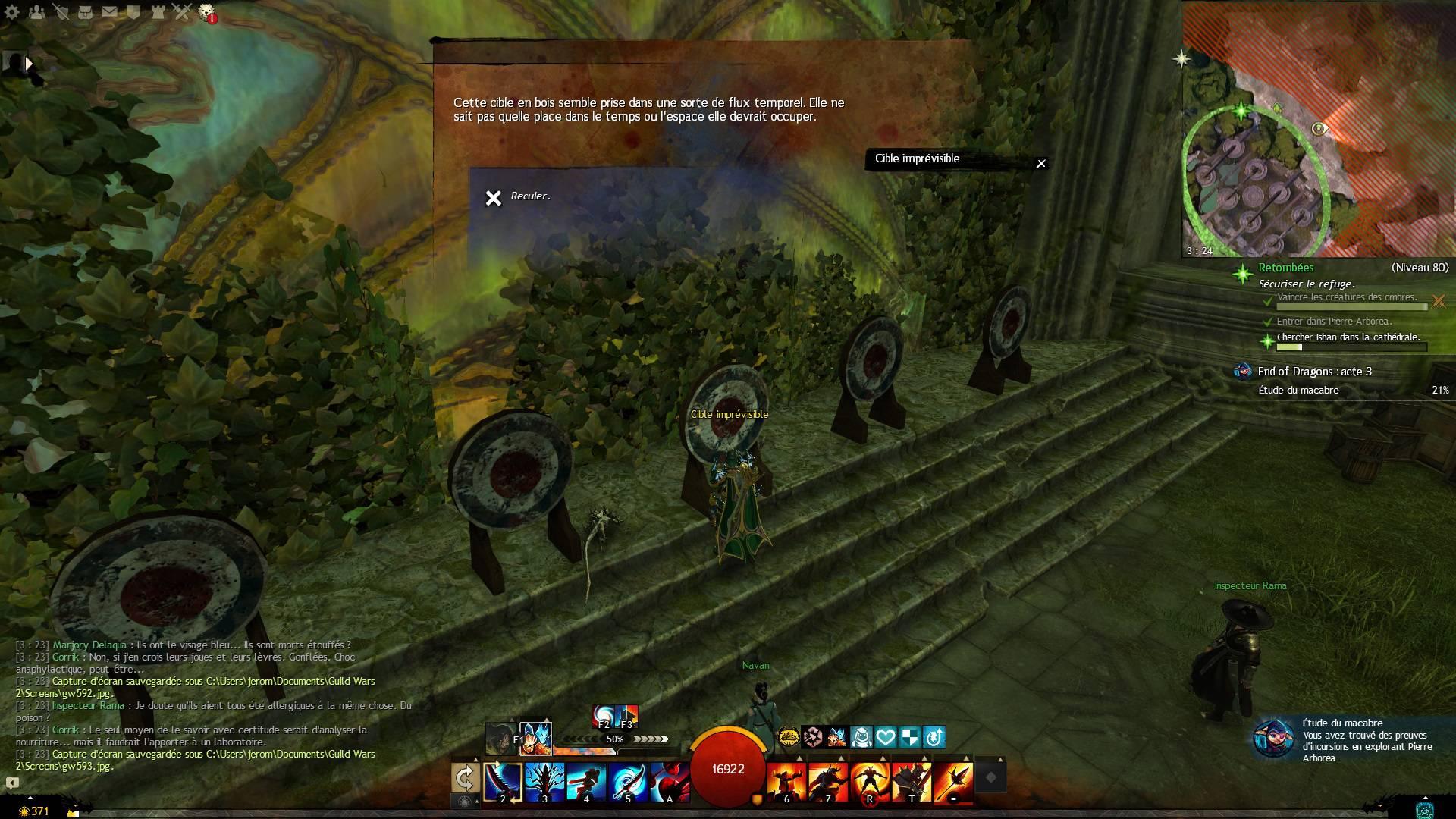Open the contacts and party panel
1456x819 pixels.
tap(36, 12)
